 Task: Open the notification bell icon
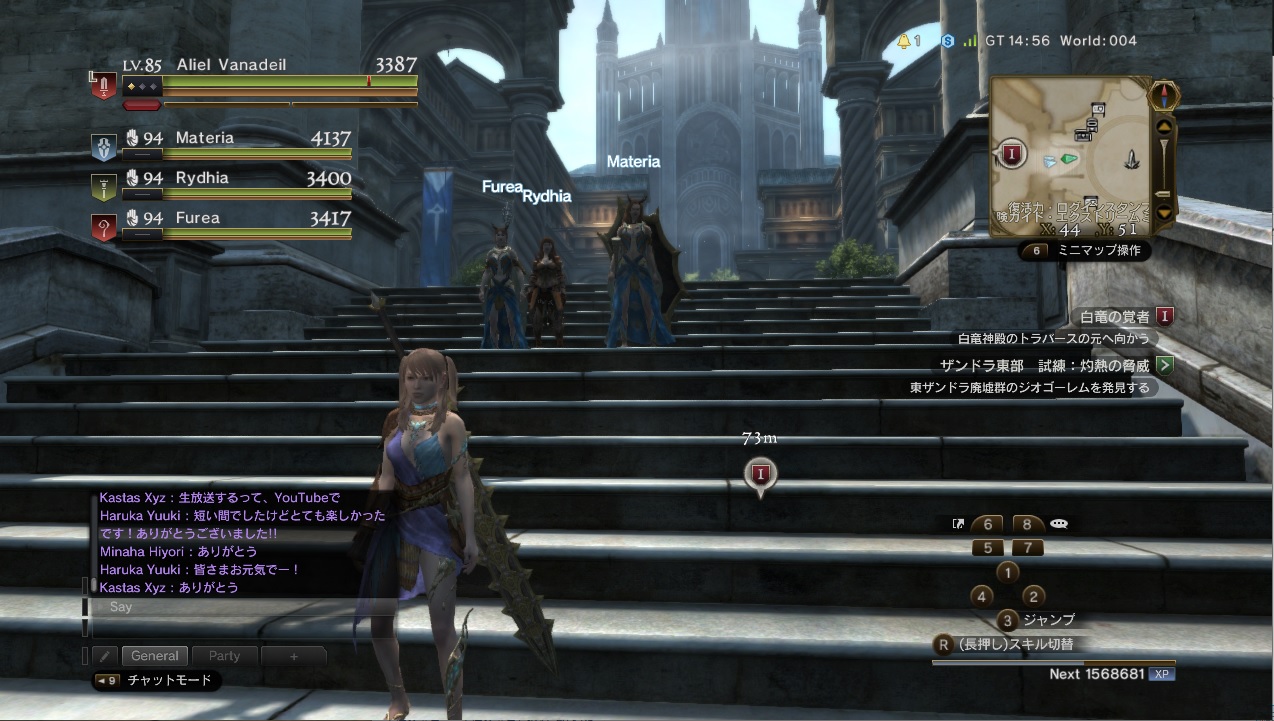pos(904,41)
